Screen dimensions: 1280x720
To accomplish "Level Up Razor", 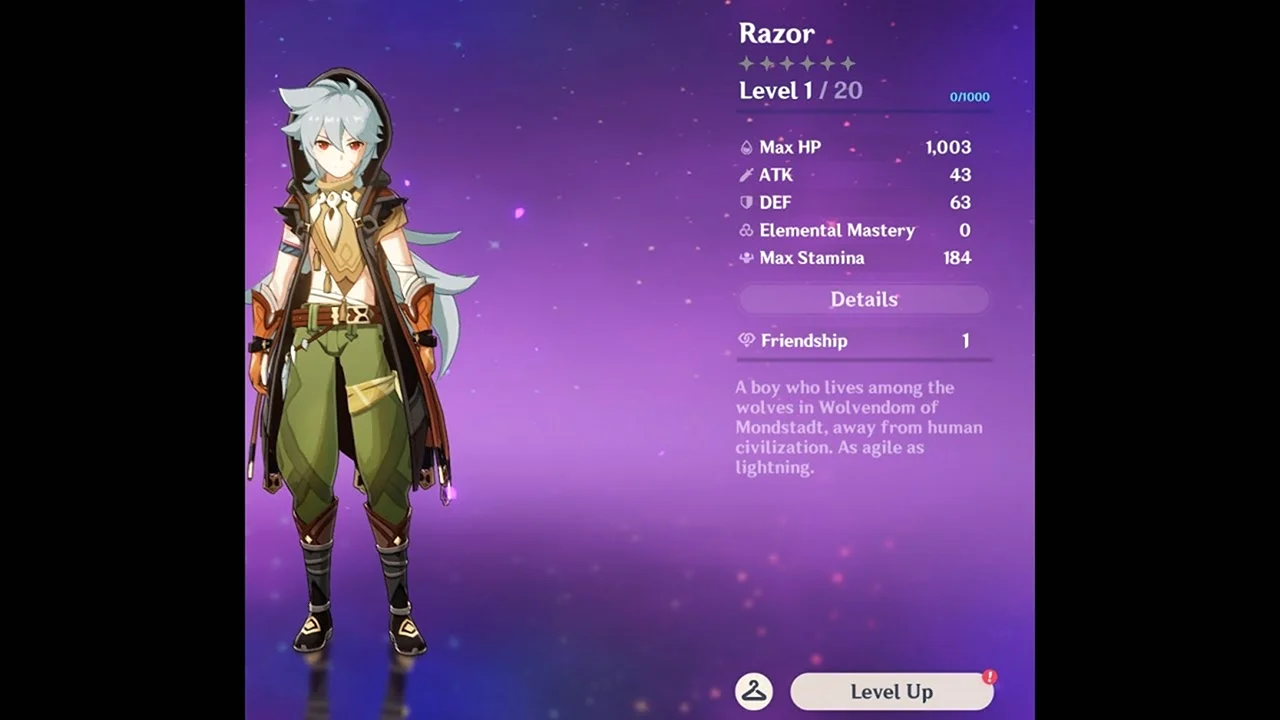I will (891, 691).
